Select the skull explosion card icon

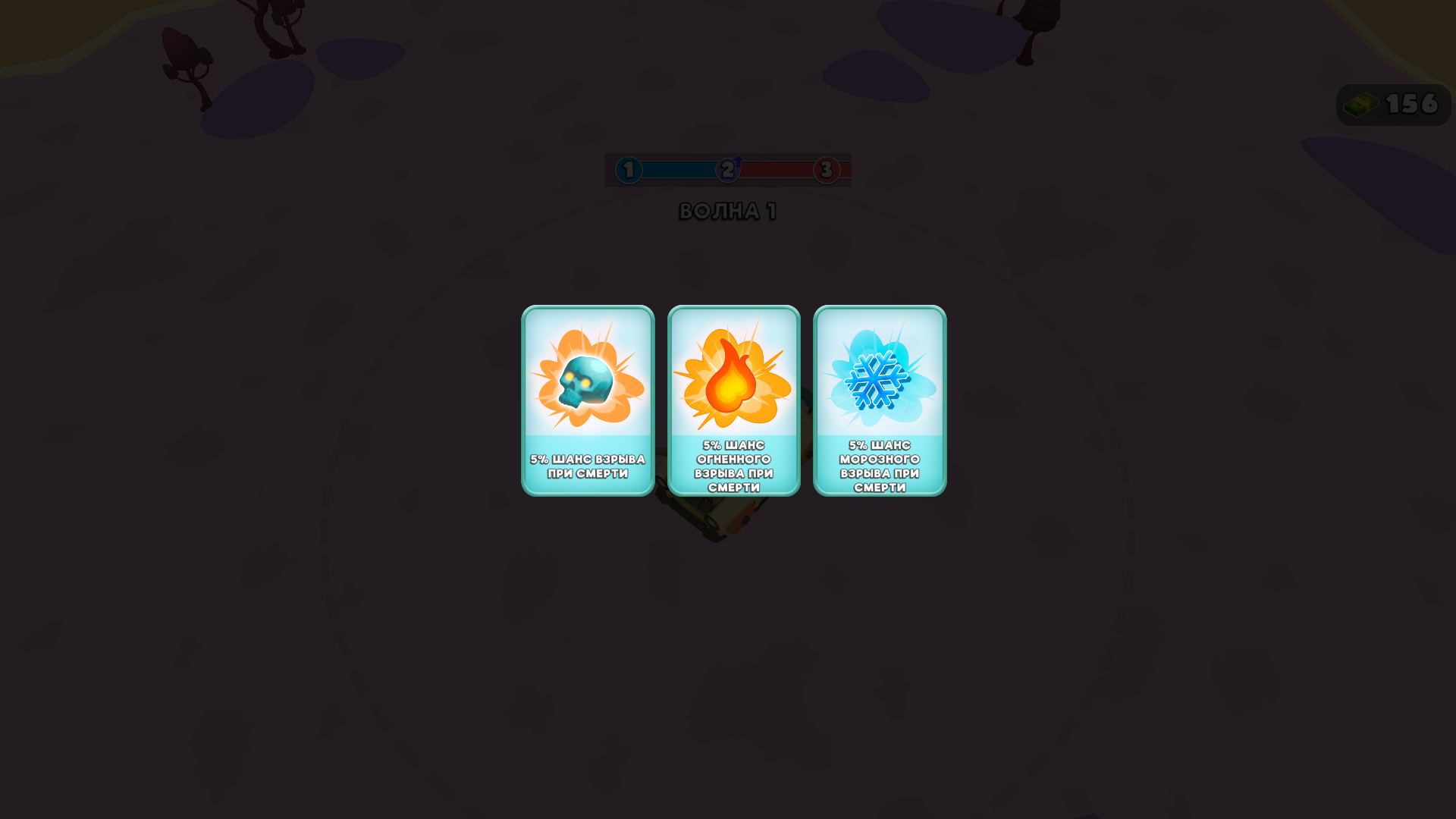point(585,381)
